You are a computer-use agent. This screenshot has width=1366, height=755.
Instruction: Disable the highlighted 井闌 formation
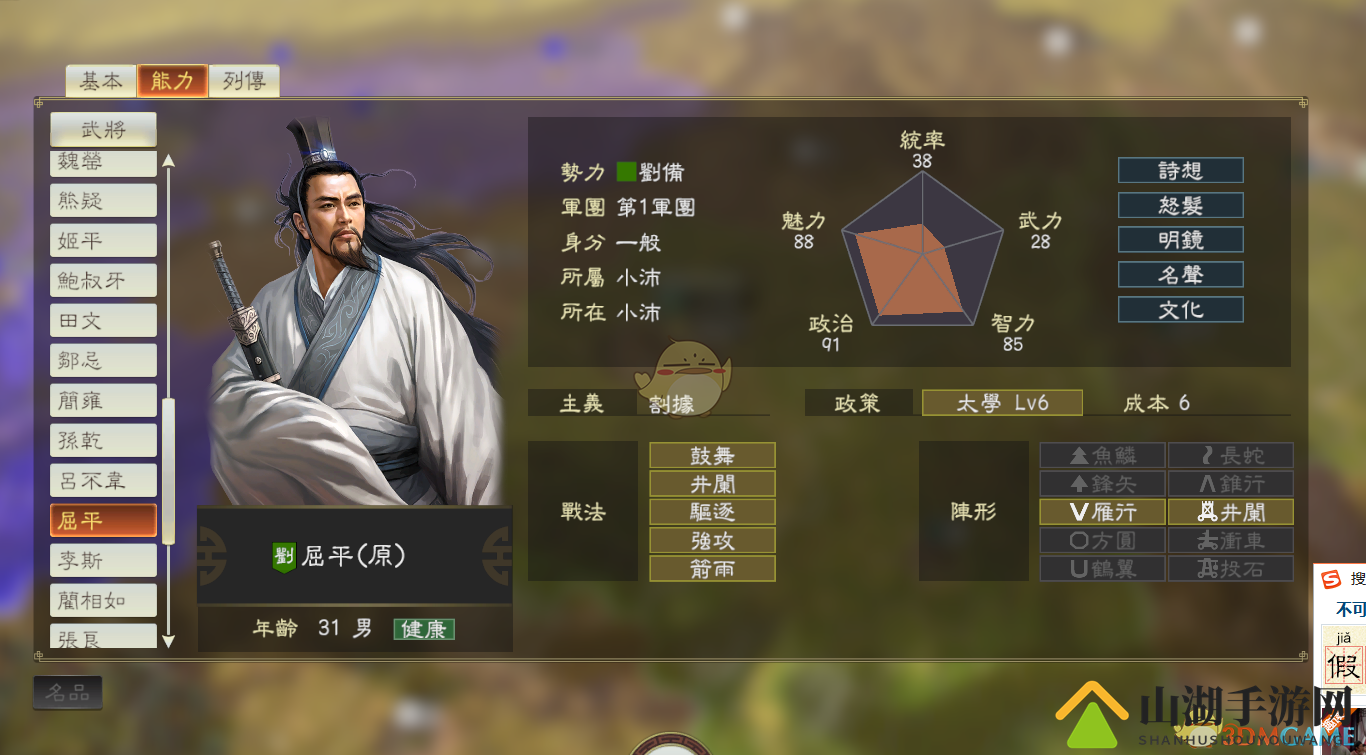coord(1232,512)
